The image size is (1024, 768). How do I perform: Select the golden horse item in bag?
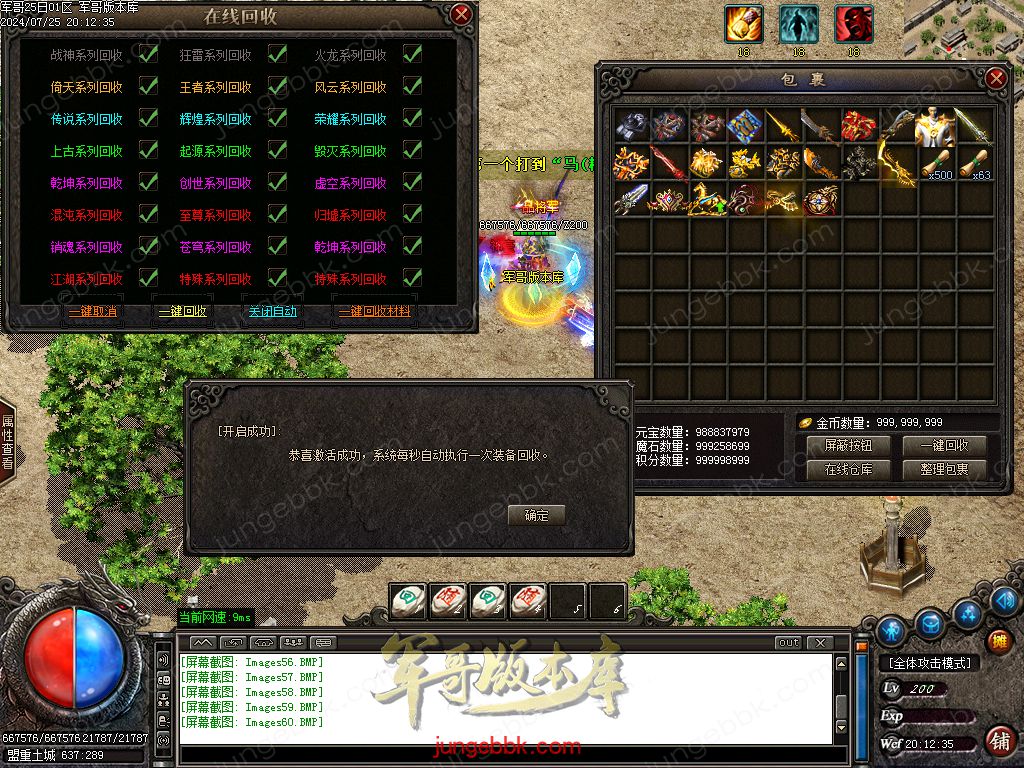(x=706, y=199)
